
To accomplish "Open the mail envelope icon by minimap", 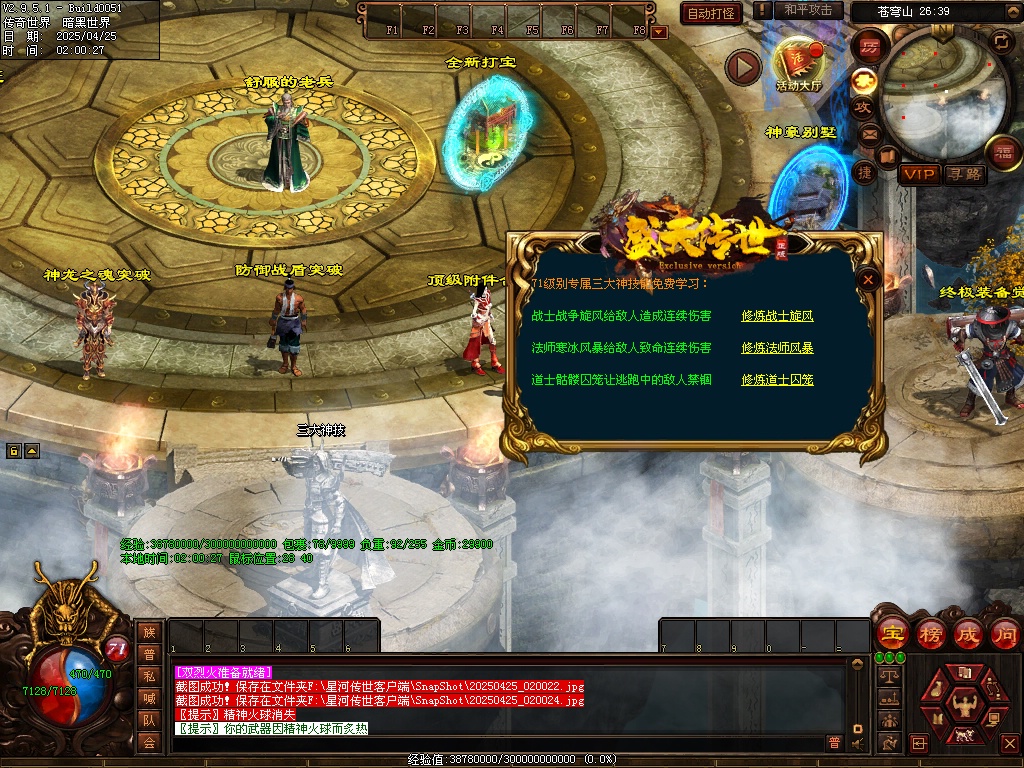I will [868, 134].
